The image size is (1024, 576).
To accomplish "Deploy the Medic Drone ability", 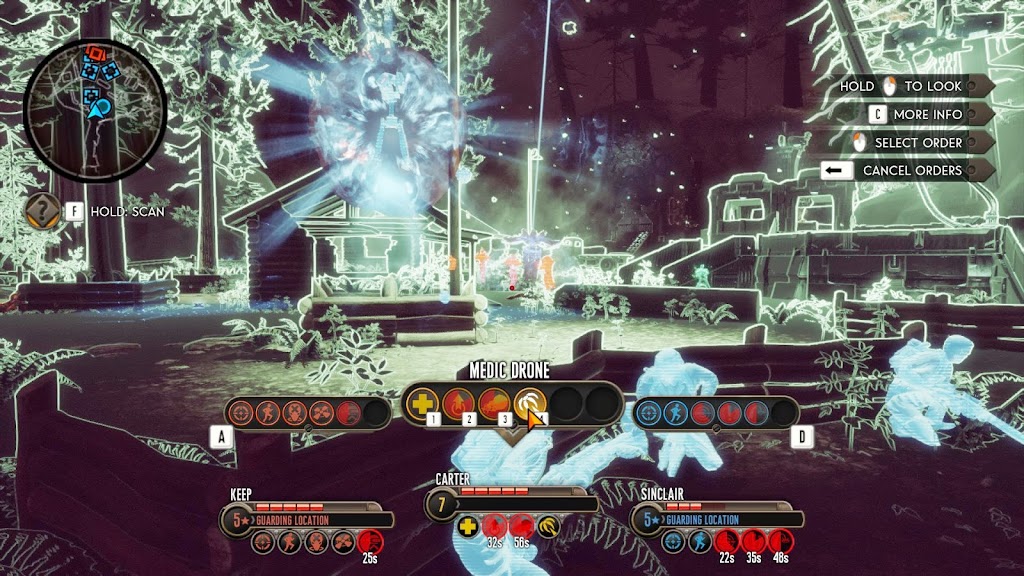I will [528, 404].
